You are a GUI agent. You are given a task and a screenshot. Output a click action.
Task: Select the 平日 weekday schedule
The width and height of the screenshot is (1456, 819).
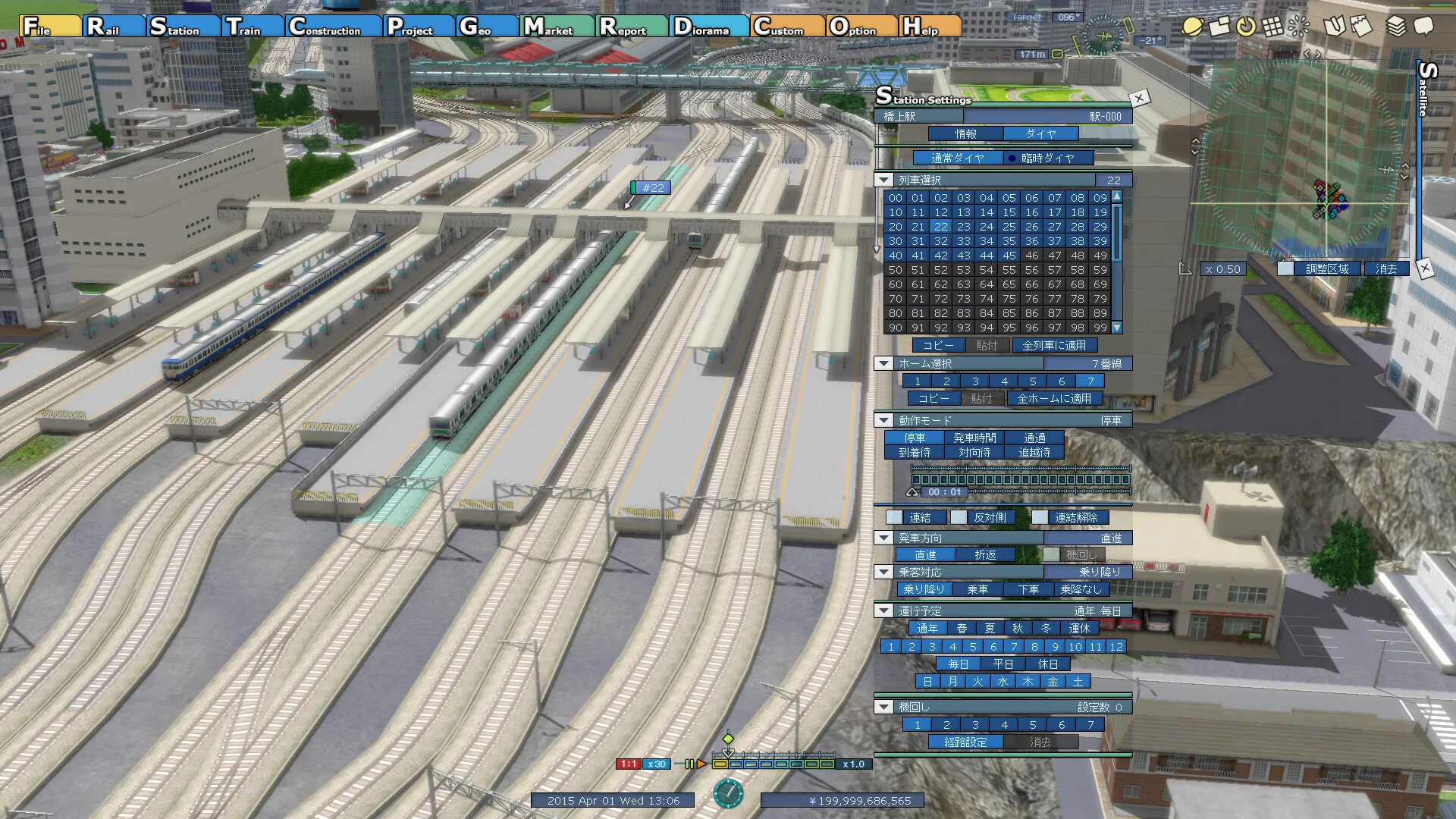click(x=1003, y=664)
